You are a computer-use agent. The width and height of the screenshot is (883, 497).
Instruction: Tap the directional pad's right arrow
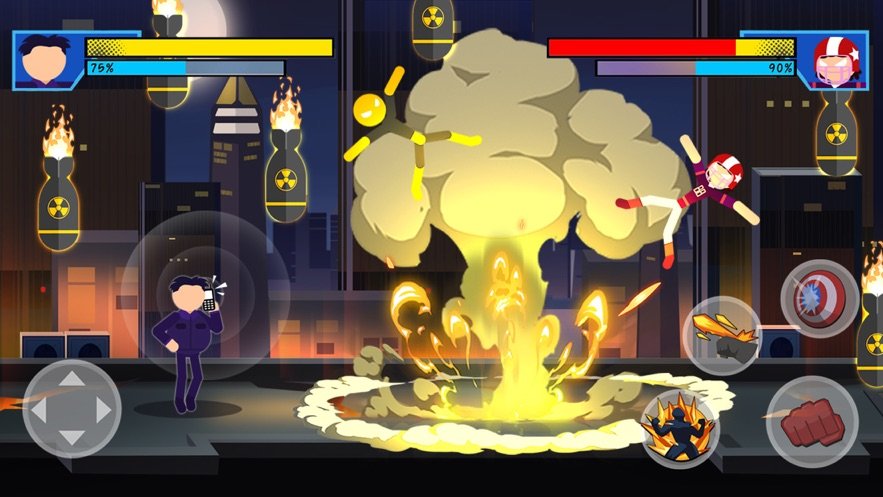pyautogui.click(x=102, y=409)
